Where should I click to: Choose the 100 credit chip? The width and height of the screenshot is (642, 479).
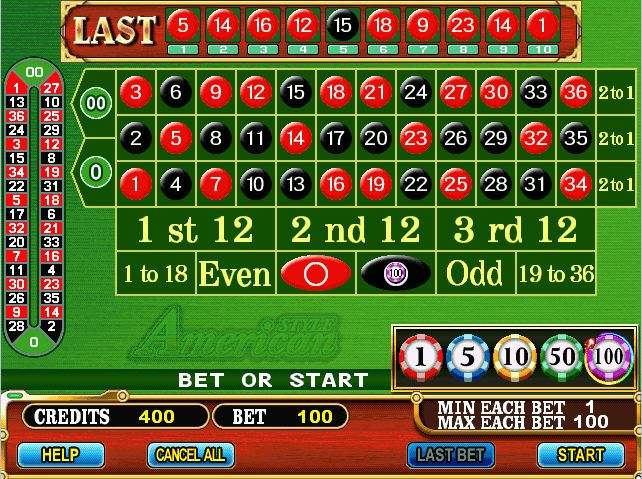(608, 357)
